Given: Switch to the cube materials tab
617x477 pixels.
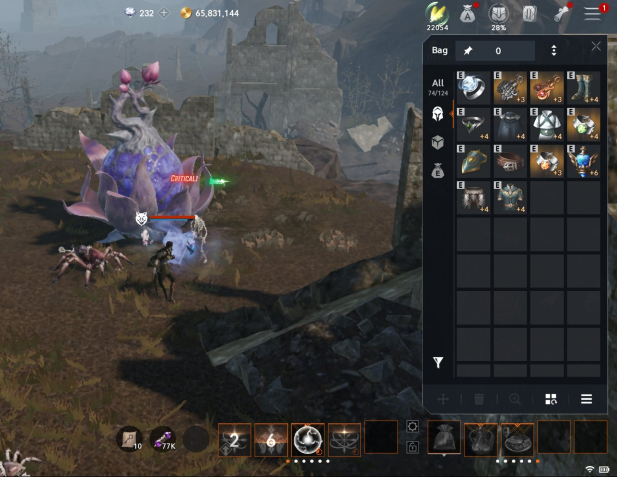Looking at the screenshot, I should coord(438,143).
